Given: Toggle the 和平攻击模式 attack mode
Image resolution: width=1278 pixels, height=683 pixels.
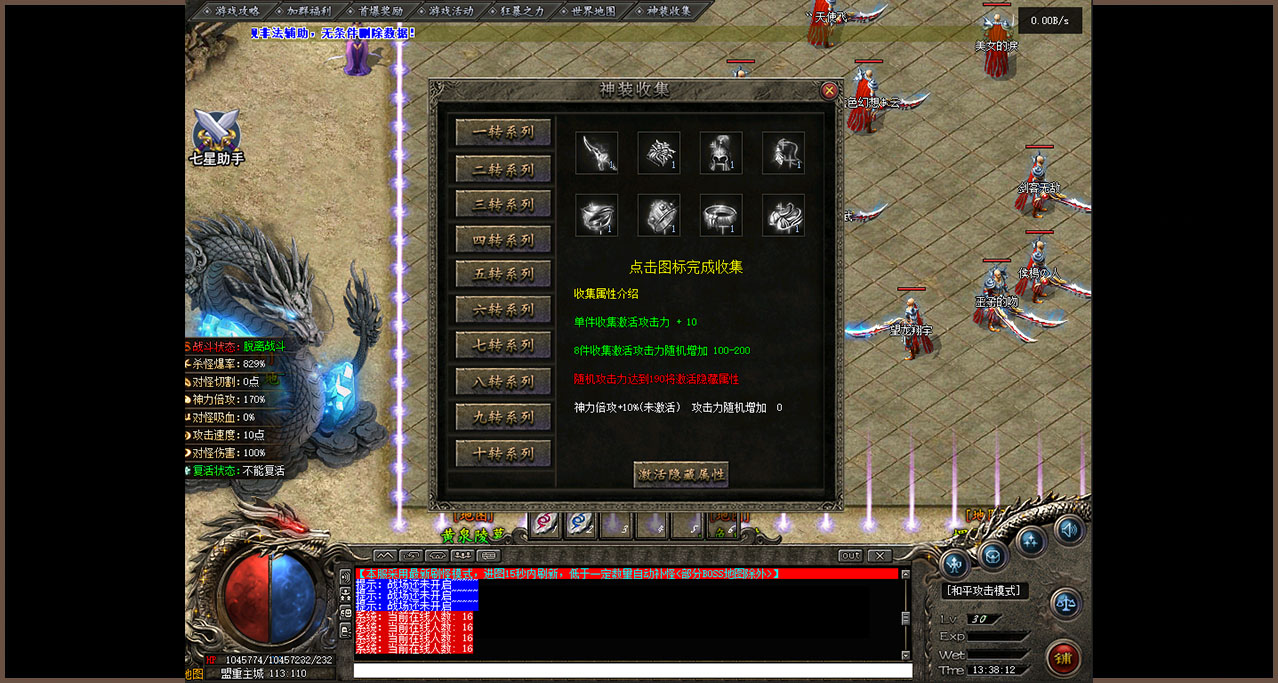Looking at the screenshot, I should pos(985,591).
